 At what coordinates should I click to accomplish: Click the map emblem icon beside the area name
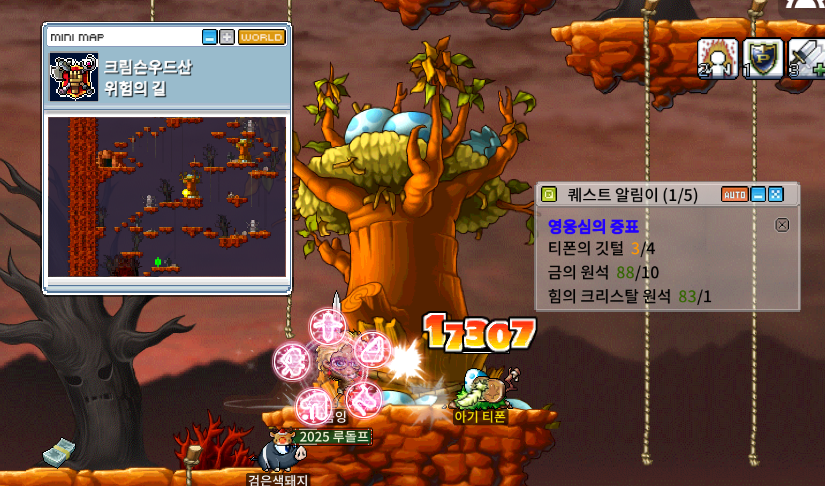(x=73, y=77)
